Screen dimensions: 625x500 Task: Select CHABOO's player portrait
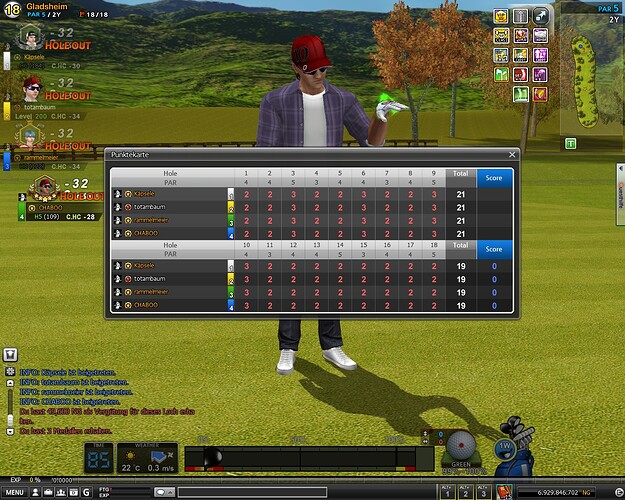44,187
